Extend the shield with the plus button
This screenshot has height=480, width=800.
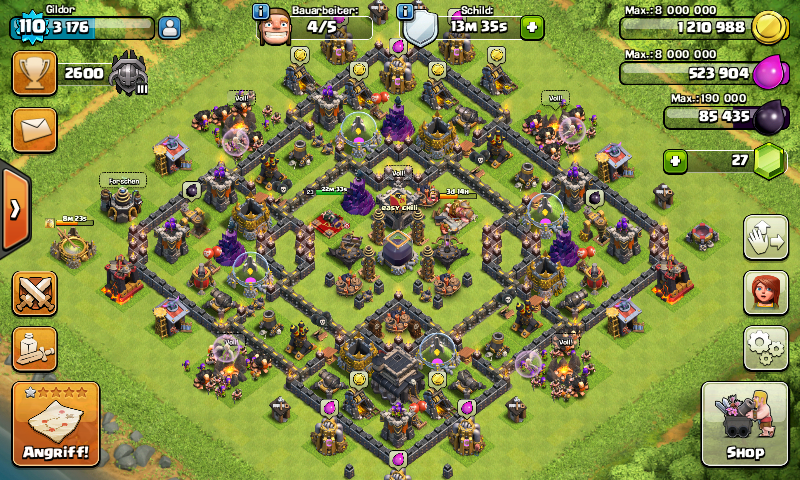(532, 27)
